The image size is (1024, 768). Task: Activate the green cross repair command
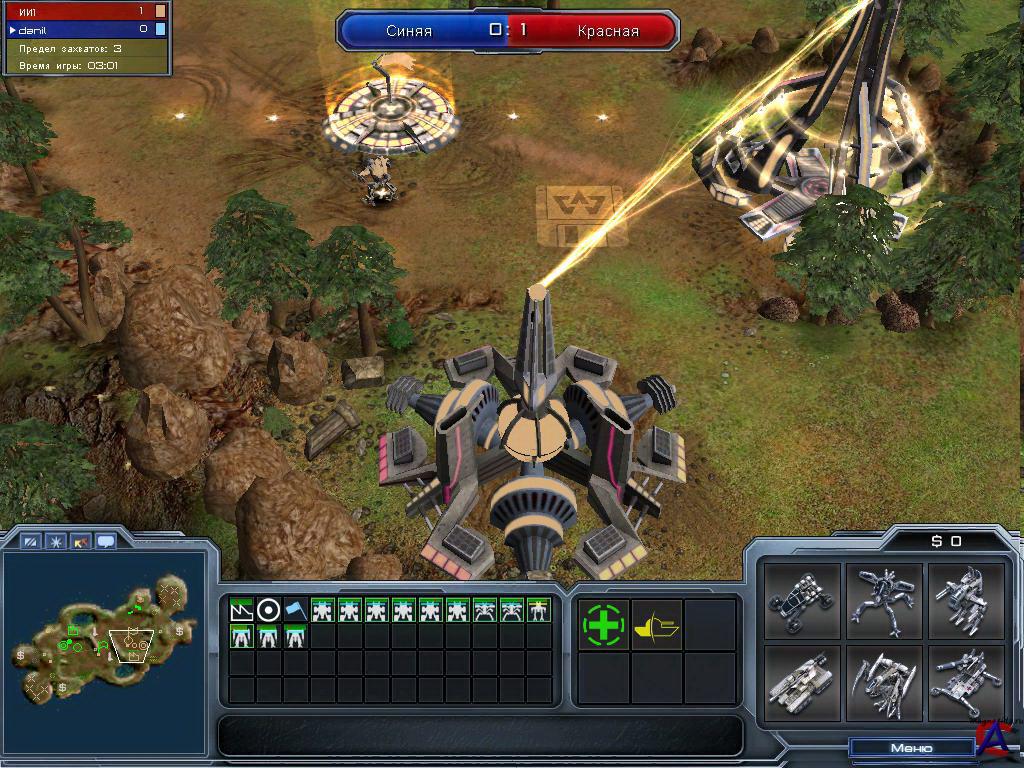pyautogui.click(x=603, y=624)
